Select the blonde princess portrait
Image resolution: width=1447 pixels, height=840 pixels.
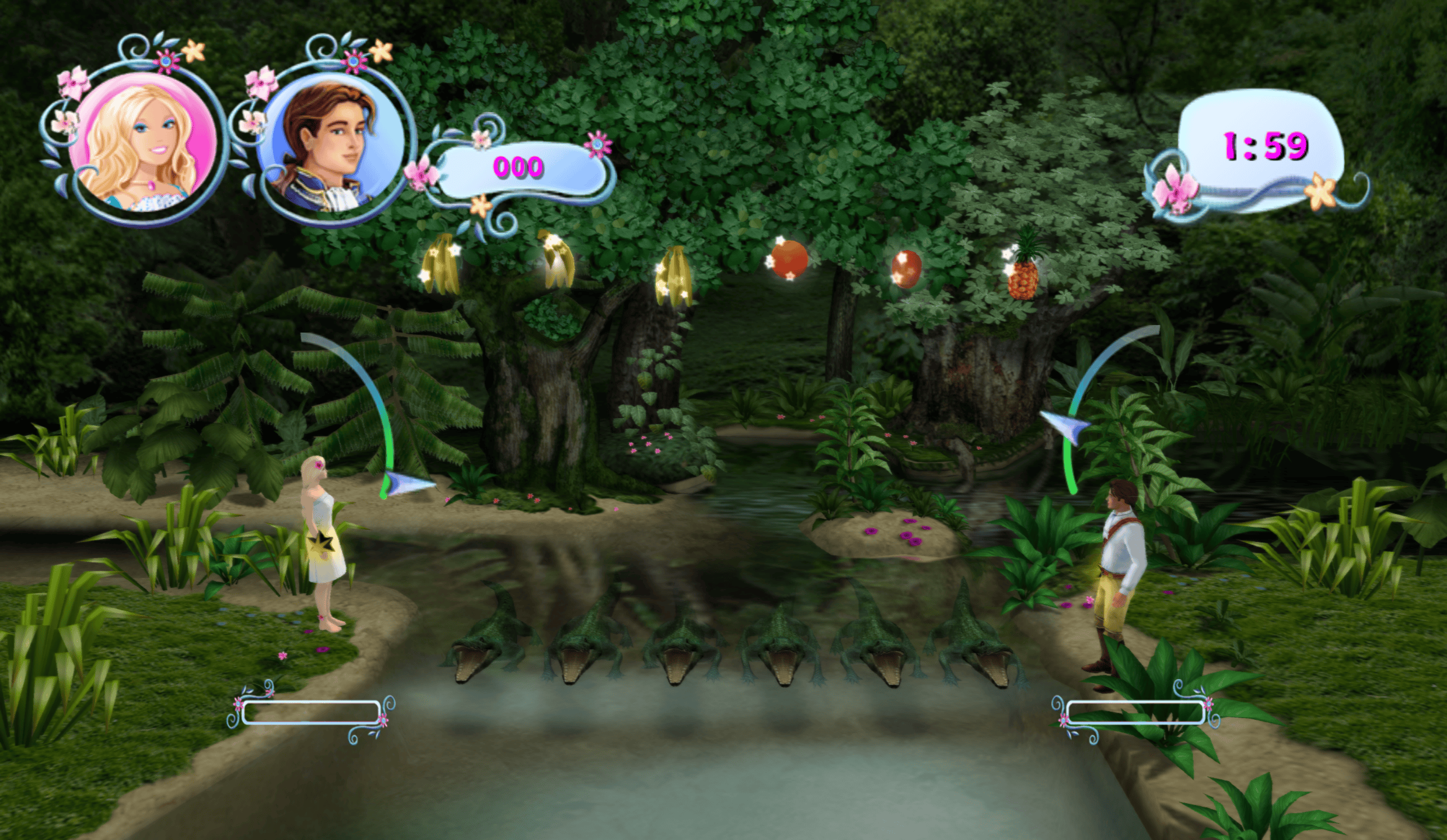pos(142,143)
